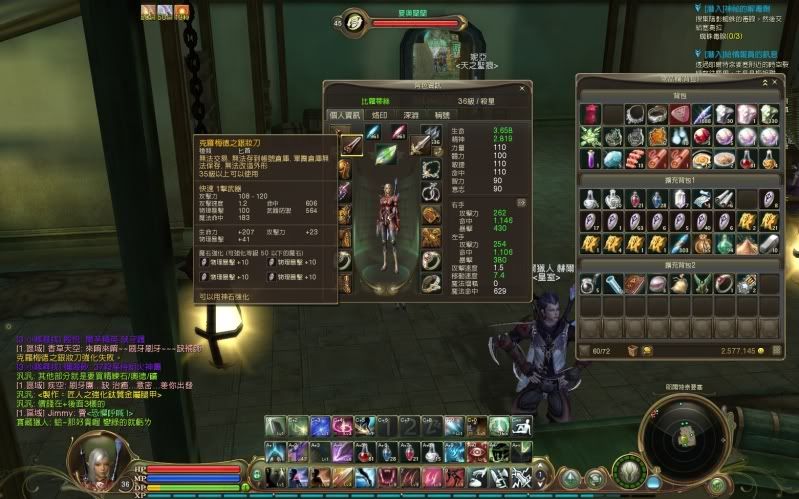Close the character info window

(x=523, y=89)
